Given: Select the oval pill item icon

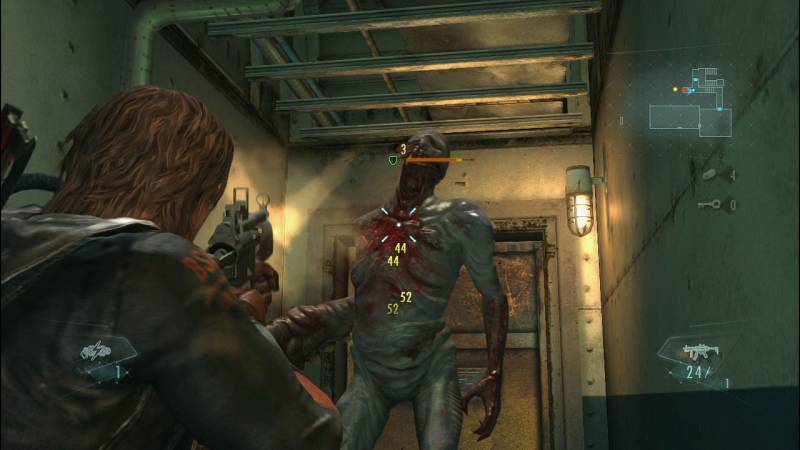Looking at the screenshot, I should click(709, 174).
